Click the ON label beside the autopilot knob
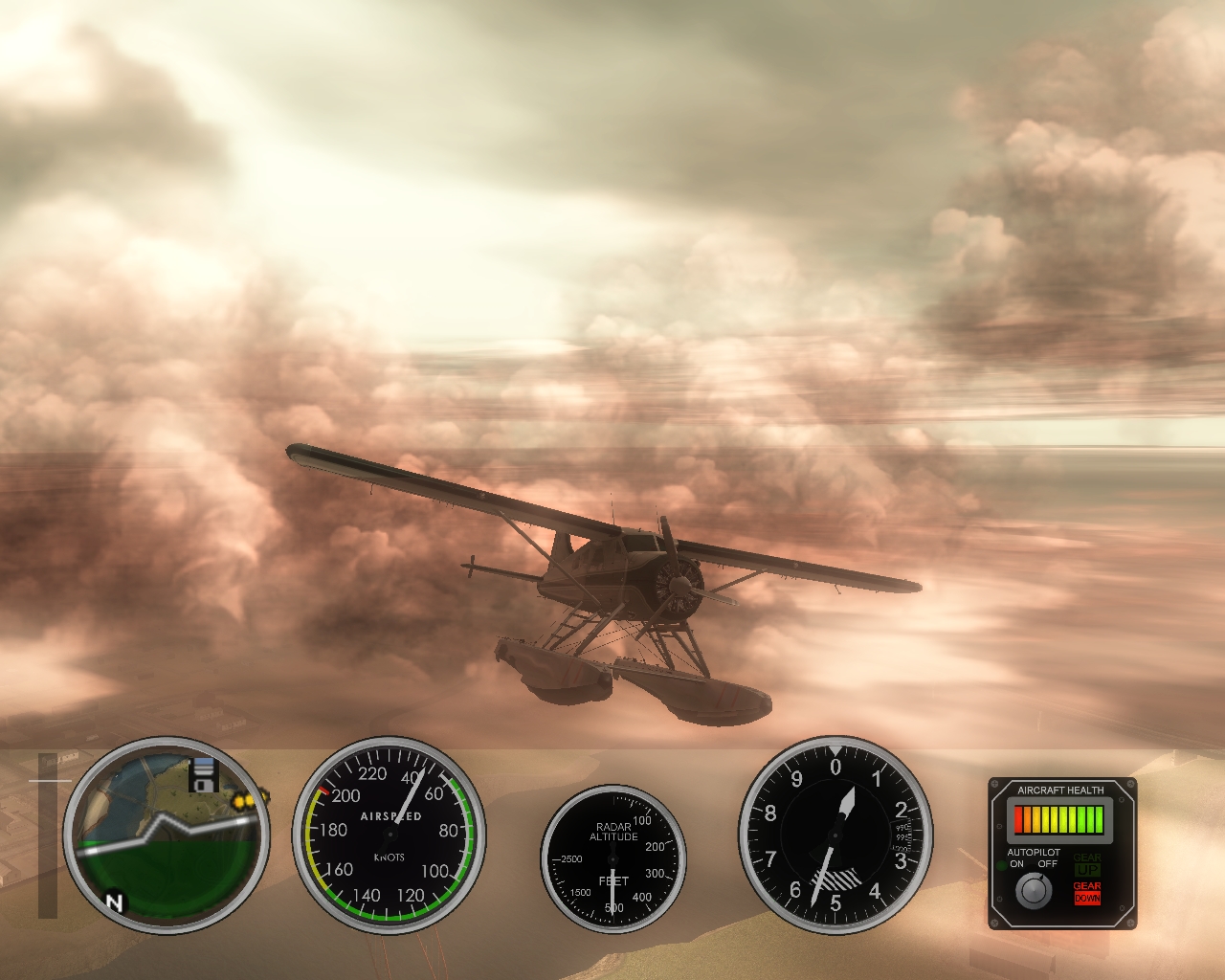 point(1016,863)
